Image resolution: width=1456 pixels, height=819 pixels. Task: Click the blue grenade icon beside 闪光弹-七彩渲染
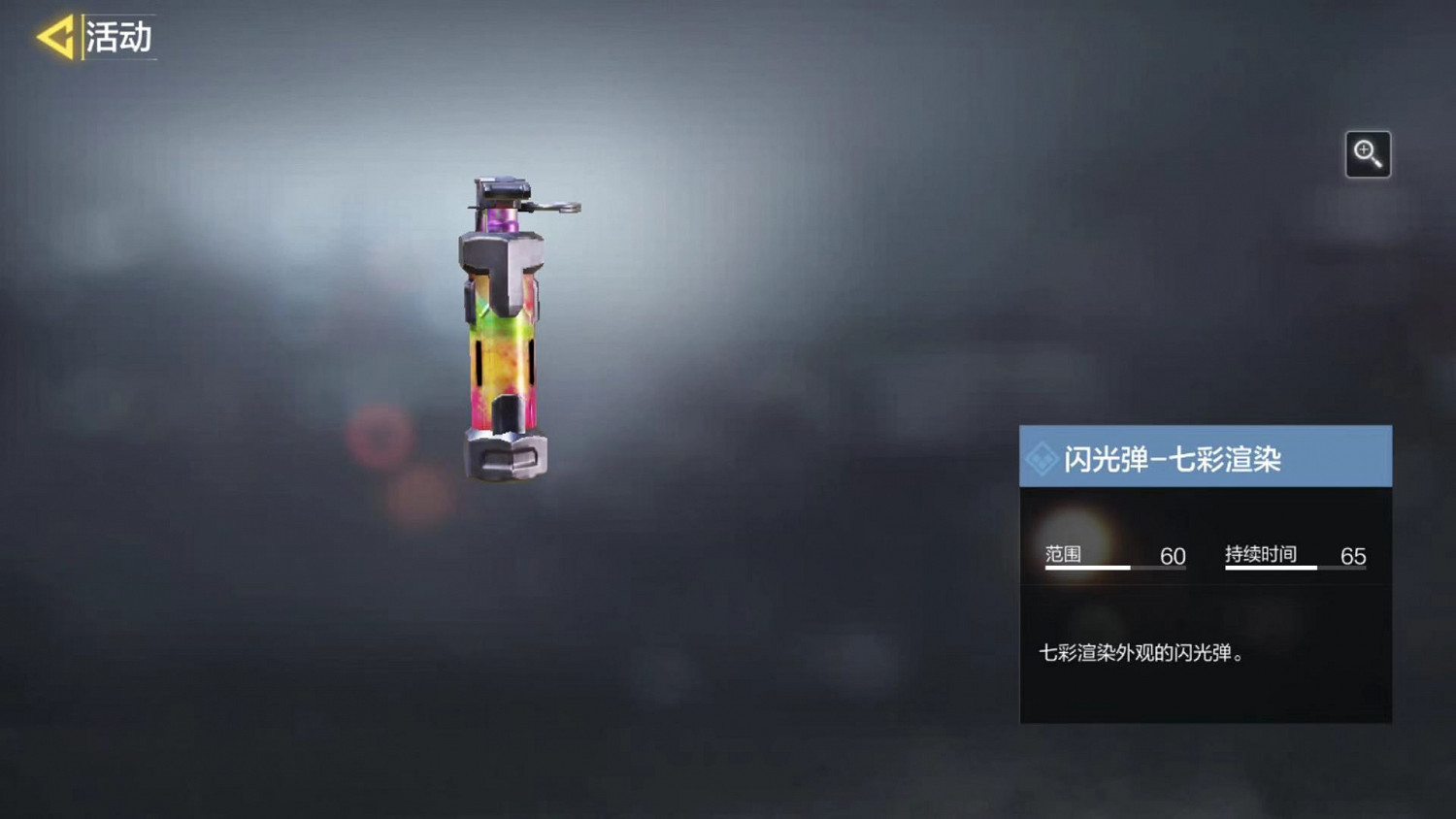(1043, 456)
